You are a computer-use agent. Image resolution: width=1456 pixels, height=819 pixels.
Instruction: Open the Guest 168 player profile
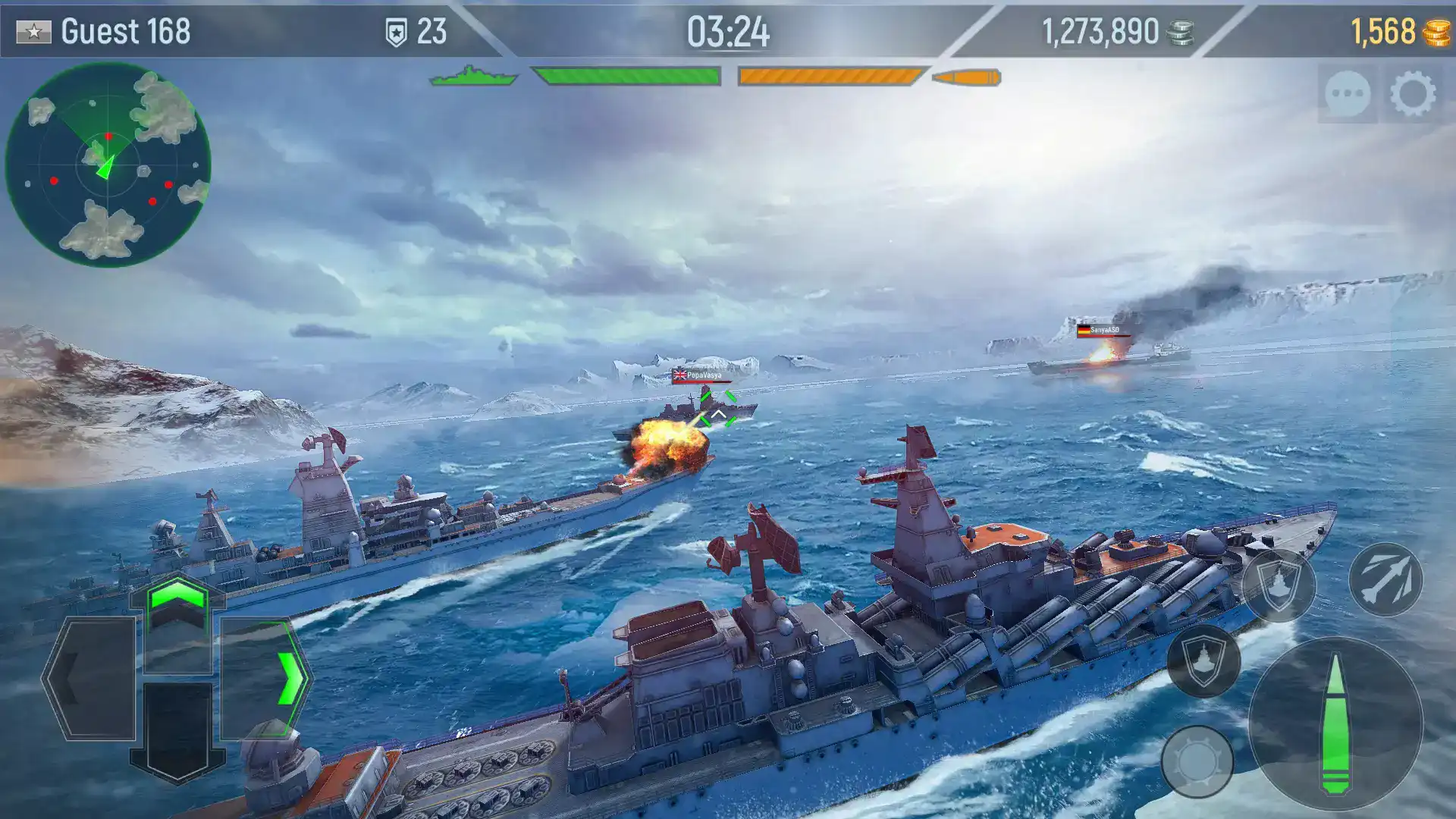114,30
